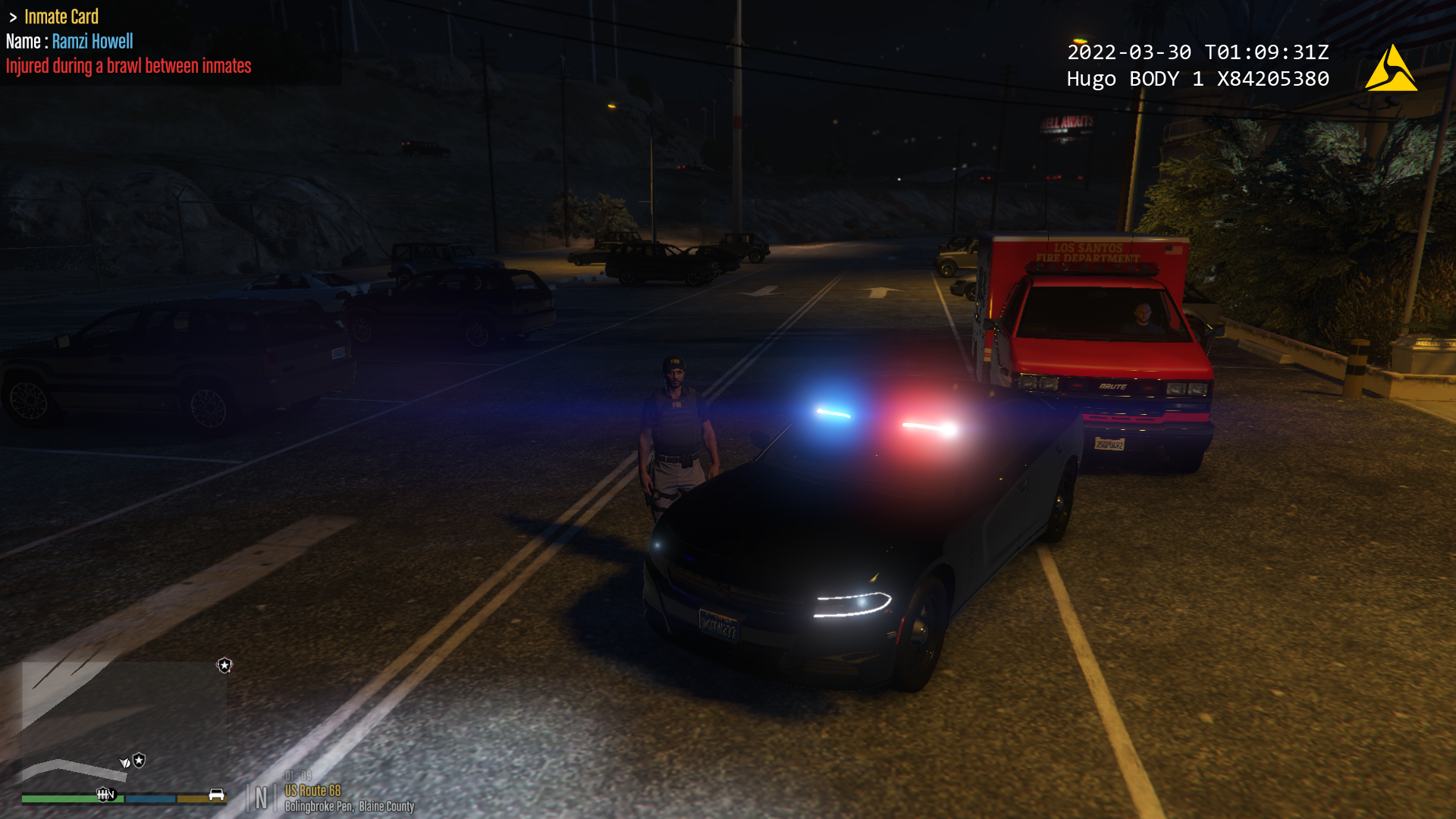This screenshot has width=1456, height=819.
Task: Select the white car blip on minimap
Action: [217, 794]
